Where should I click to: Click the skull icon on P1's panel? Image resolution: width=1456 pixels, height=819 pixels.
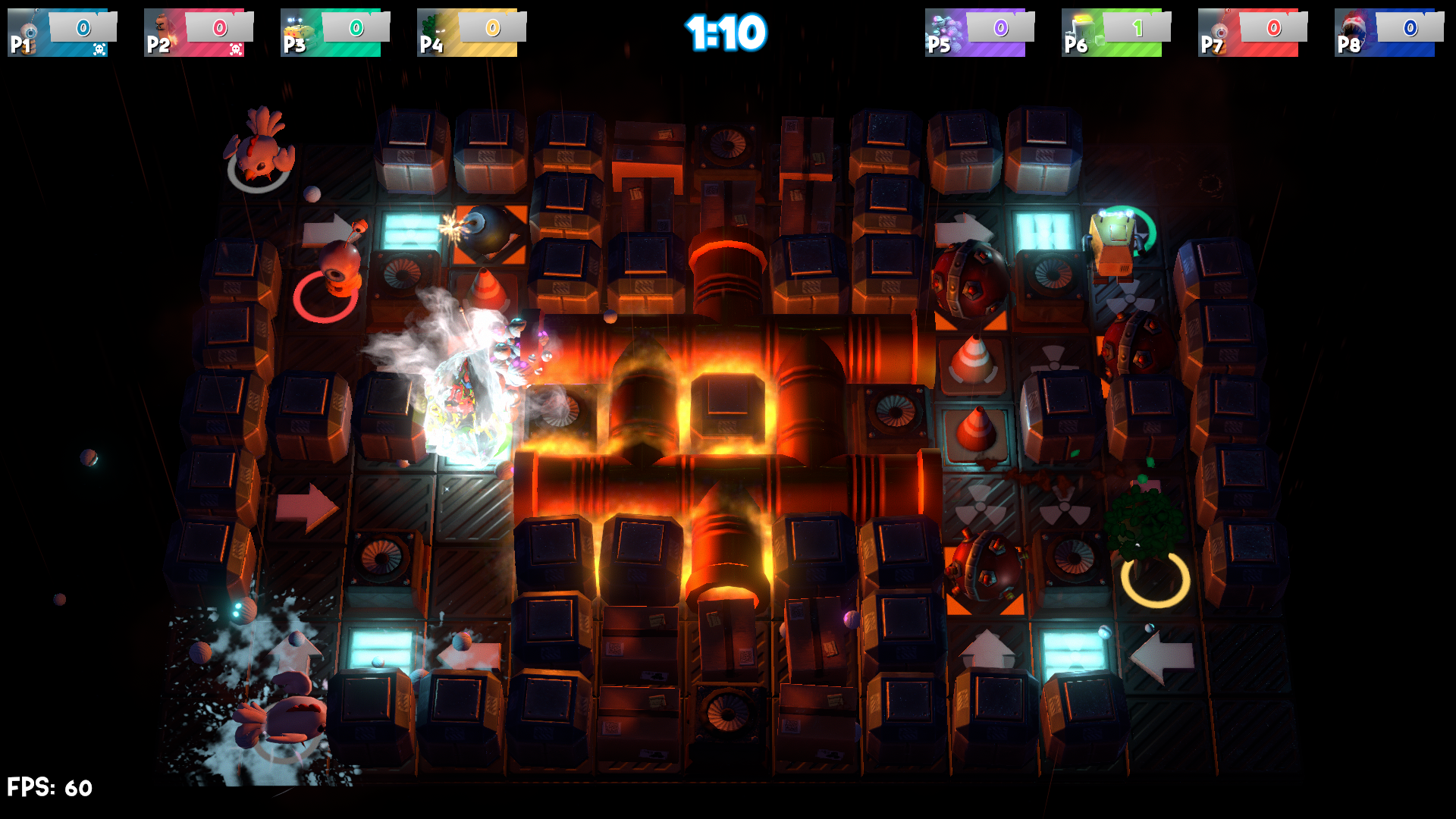pos(98,47)
